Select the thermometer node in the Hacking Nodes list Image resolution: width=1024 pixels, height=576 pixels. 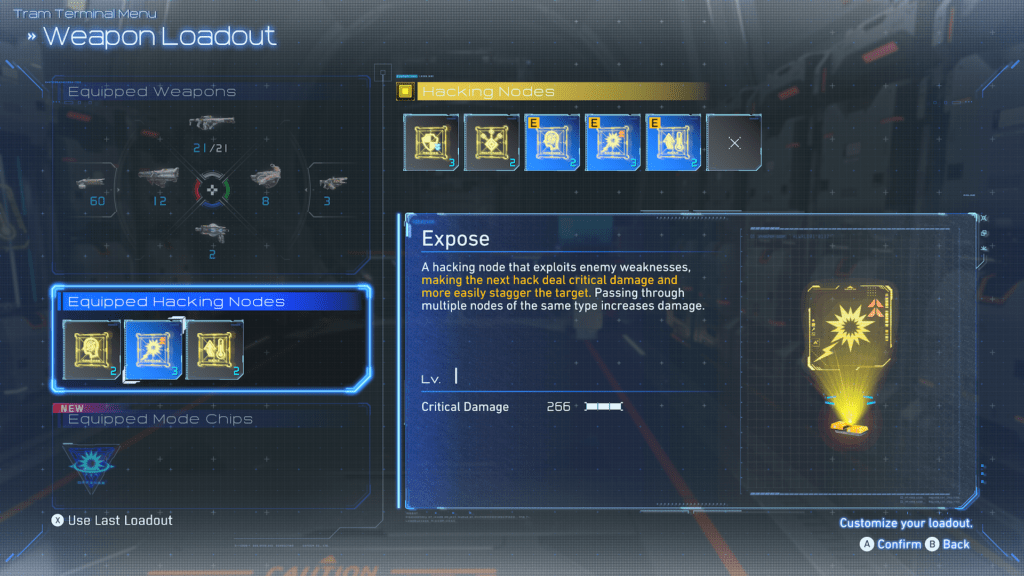point(673,143)
